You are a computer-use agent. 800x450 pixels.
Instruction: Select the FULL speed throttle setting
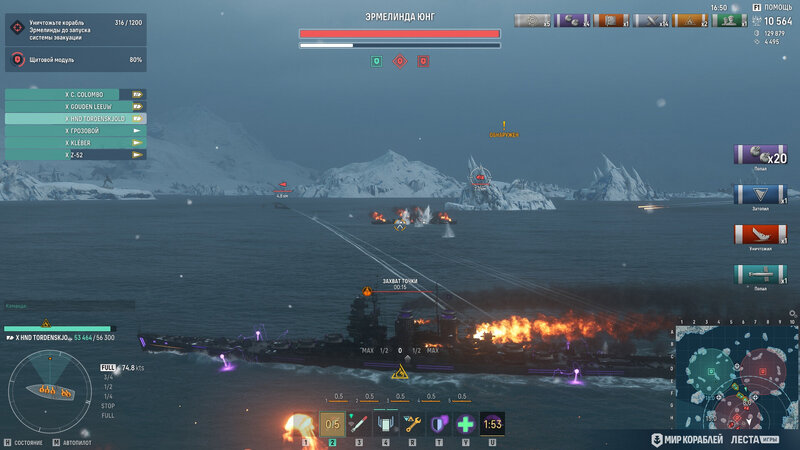108,368
